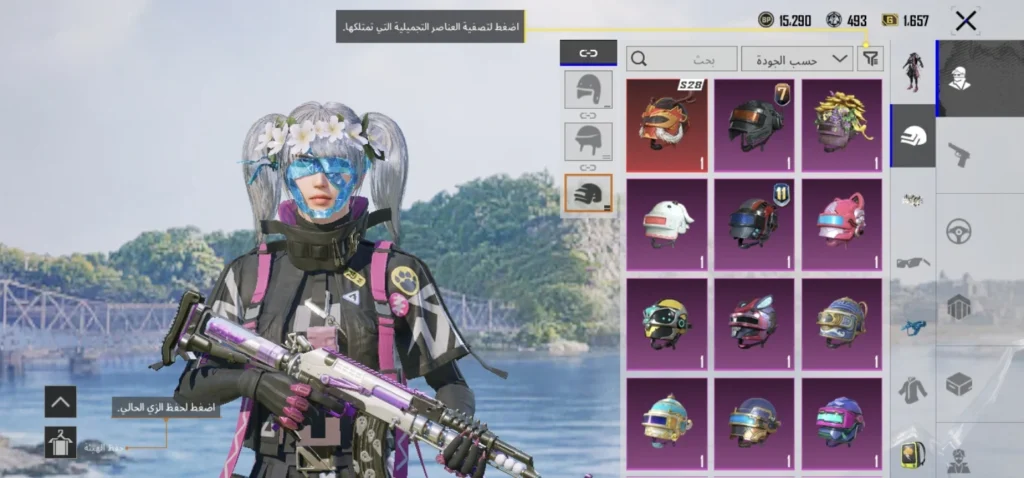Choose the pink cat-ear helmet skin
This screenshot has width=1024, height=478.
coord(842,225)
